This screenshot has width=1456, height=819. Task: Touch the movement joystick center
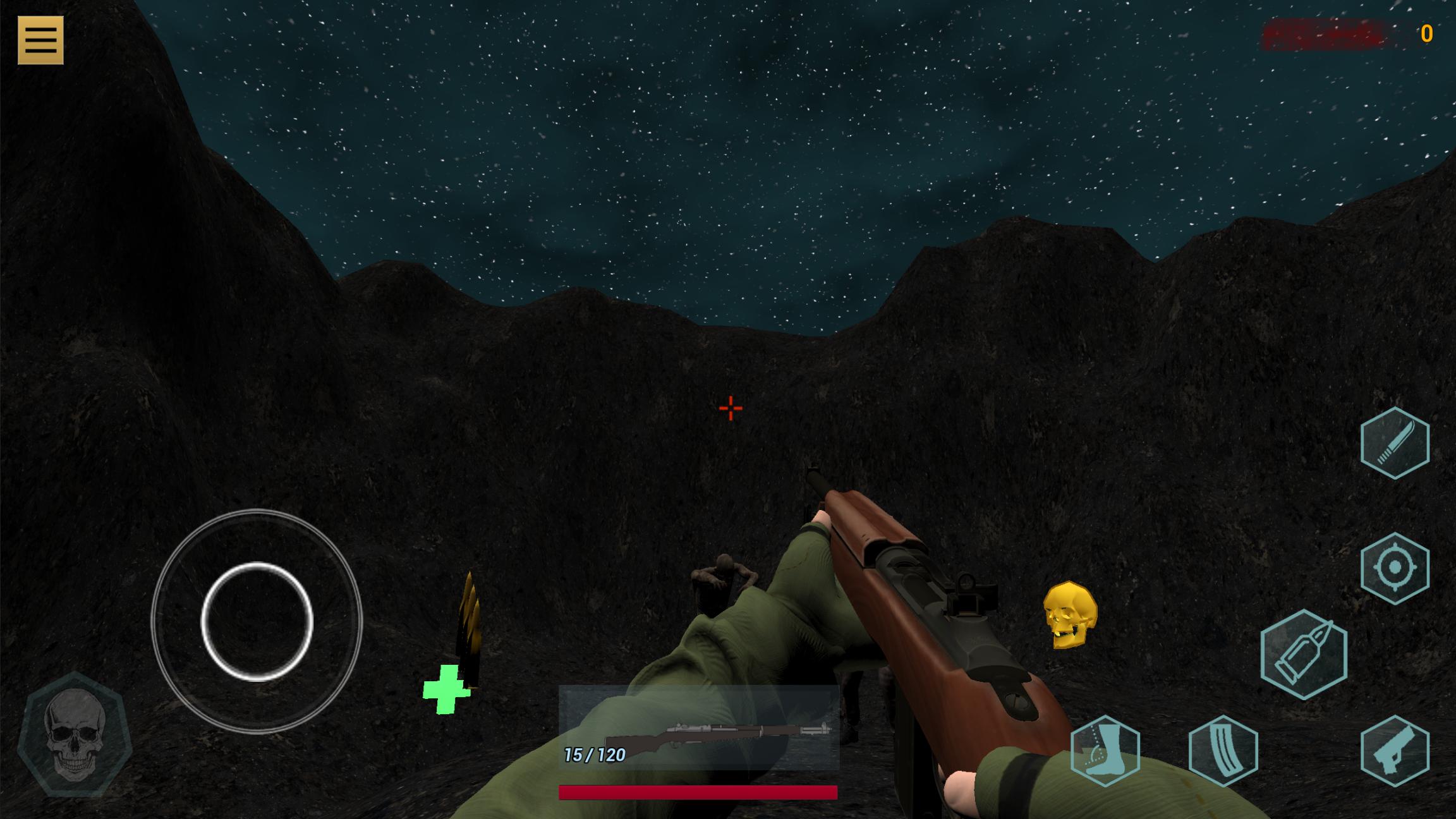pos(257,621)
